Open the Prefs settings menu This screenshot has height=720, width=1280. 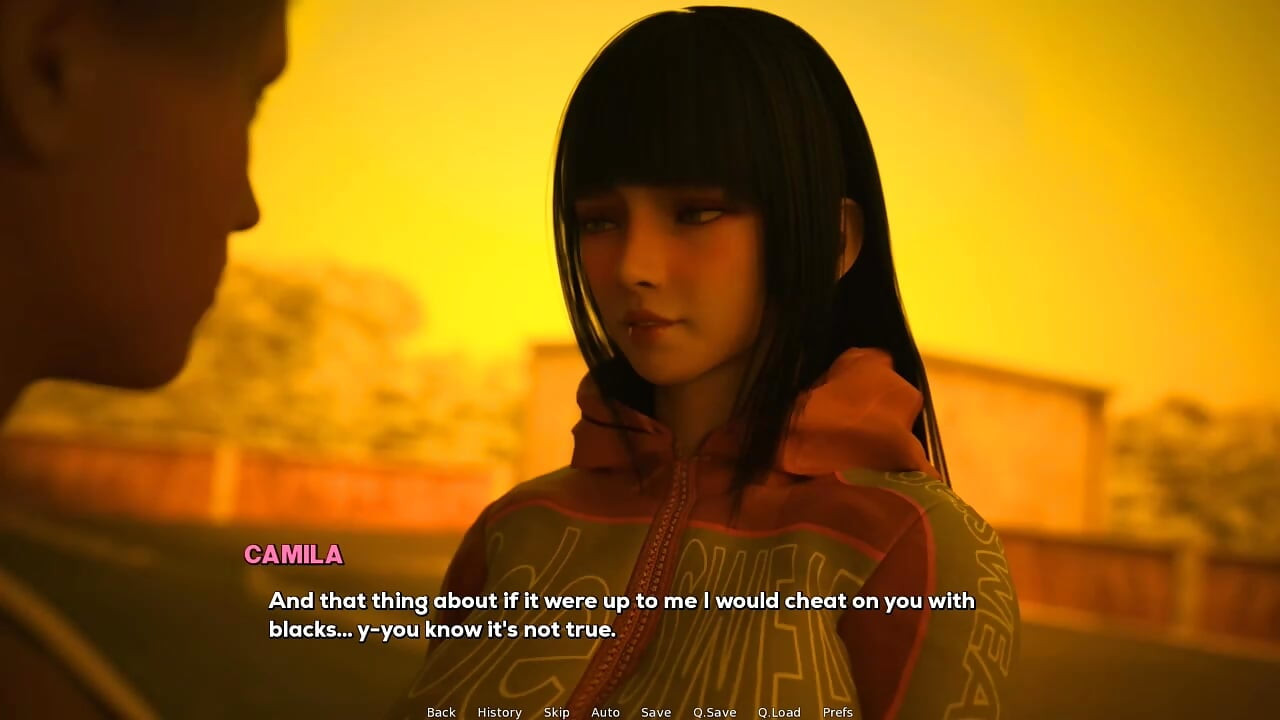tap(838, 712)
